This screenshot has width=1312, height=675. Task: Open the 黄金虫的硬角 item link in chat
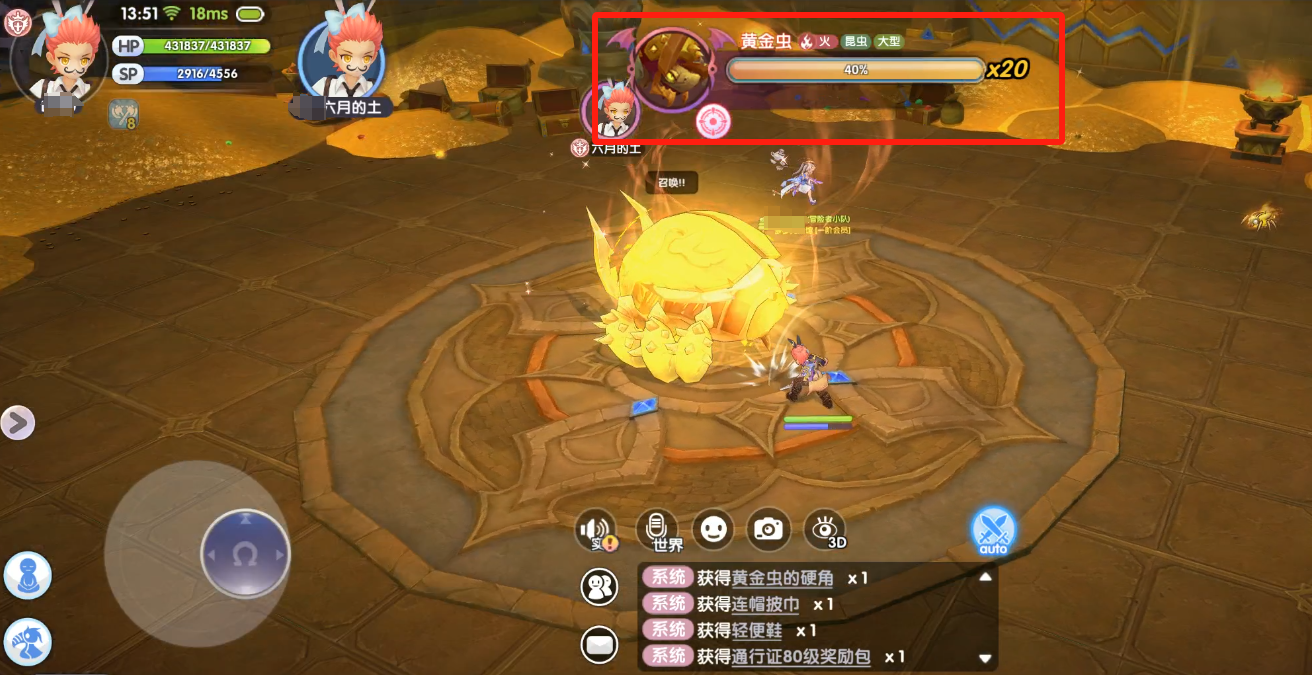pyautogui.click(x=782, y=578)
